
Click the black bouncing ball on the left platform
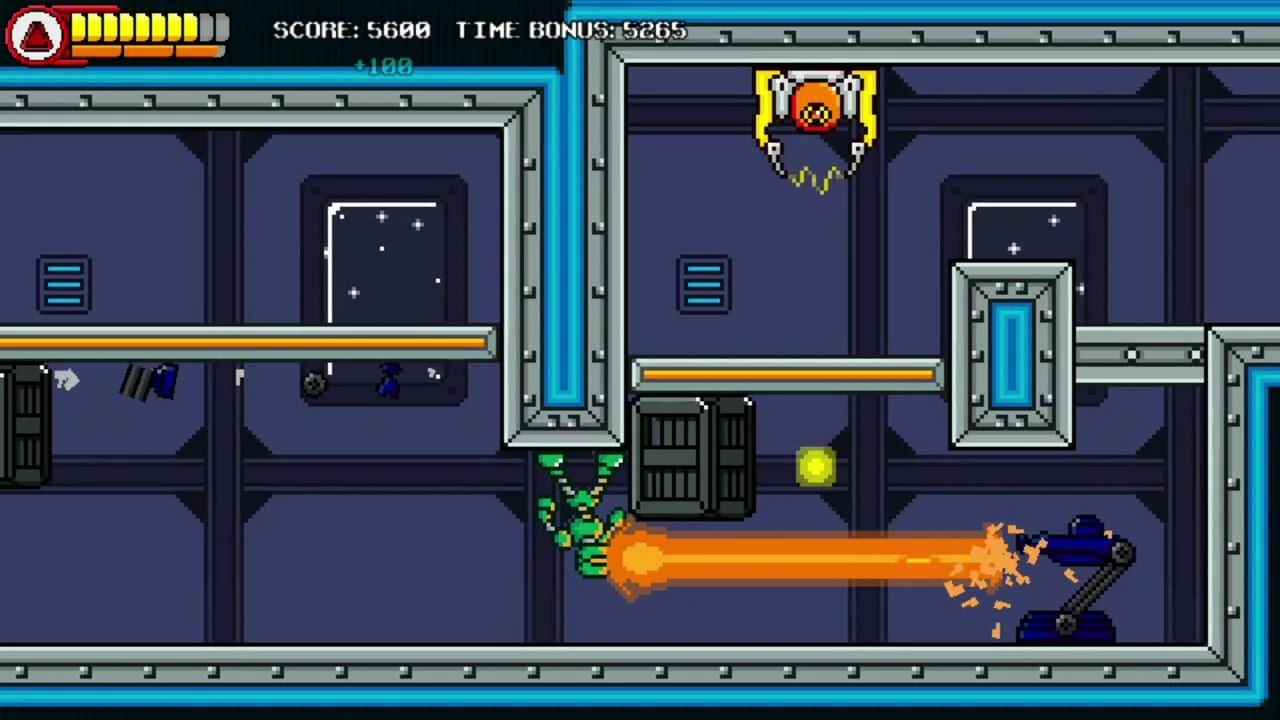[313, 382]
